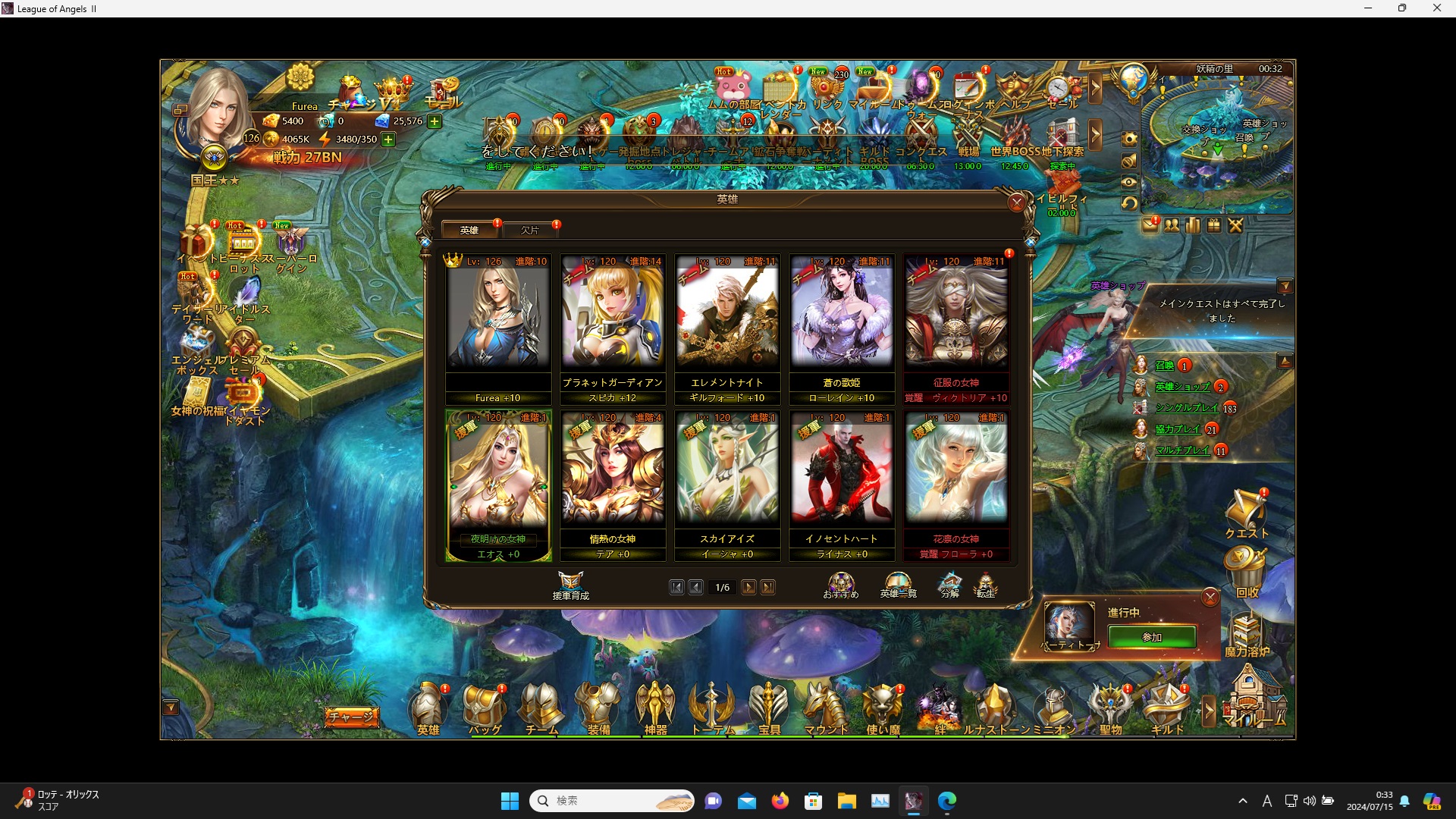Minimize the League of Angels II window
This screenshot has height=819, width=1456.
point(1368,8)
